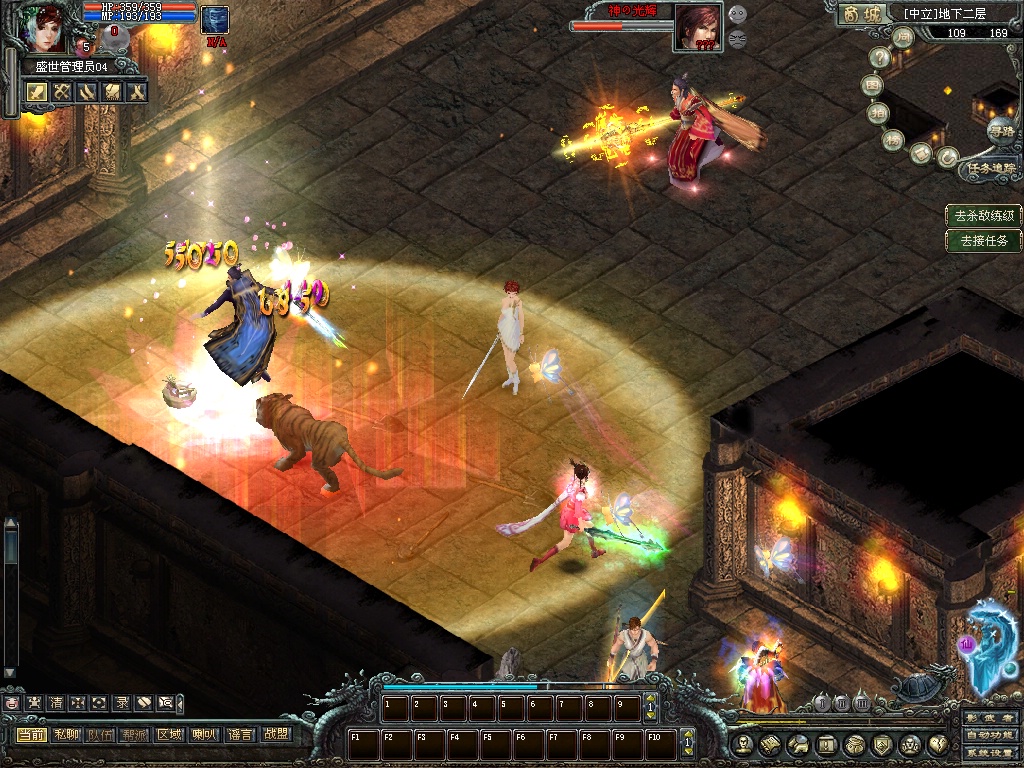Choose the 去接任务 button
This screenshot has width=1024, height=768.
(985, 240)
